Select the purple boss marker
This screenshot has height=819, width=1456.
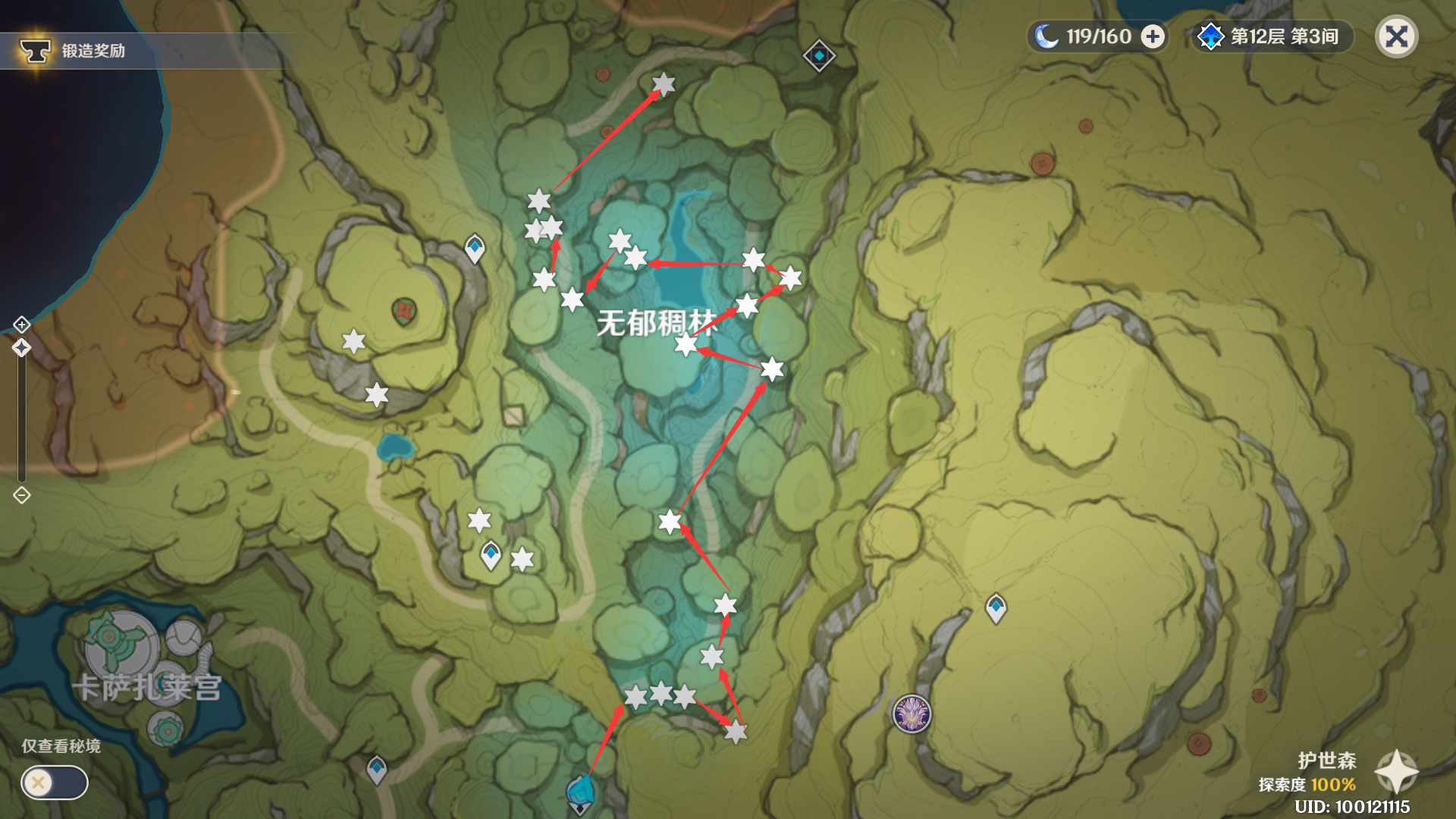tap(912, 714)
